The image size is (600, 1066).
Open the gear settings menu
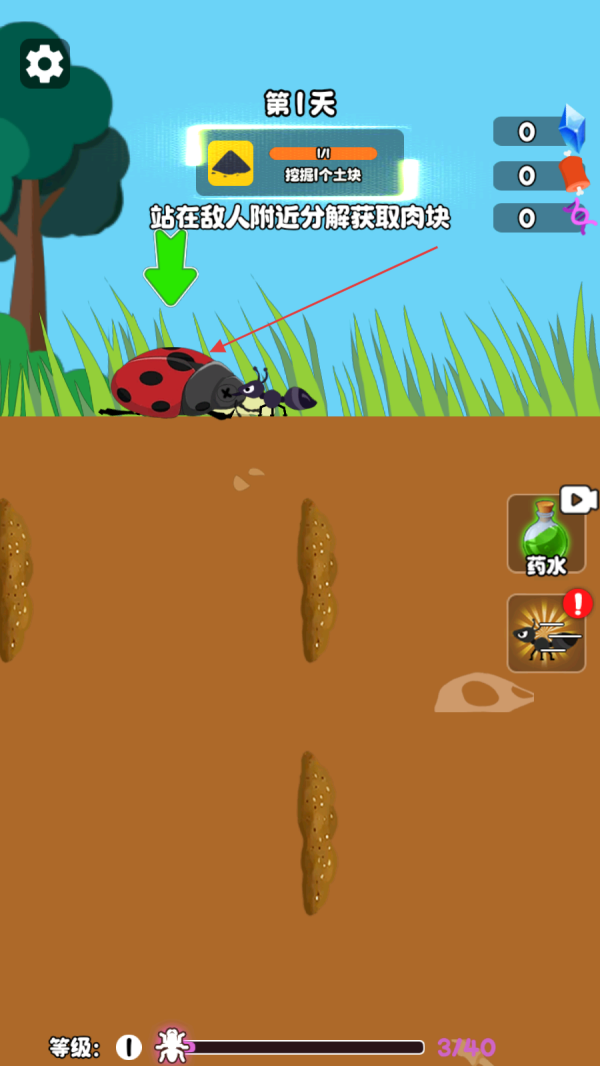(45, 64)
